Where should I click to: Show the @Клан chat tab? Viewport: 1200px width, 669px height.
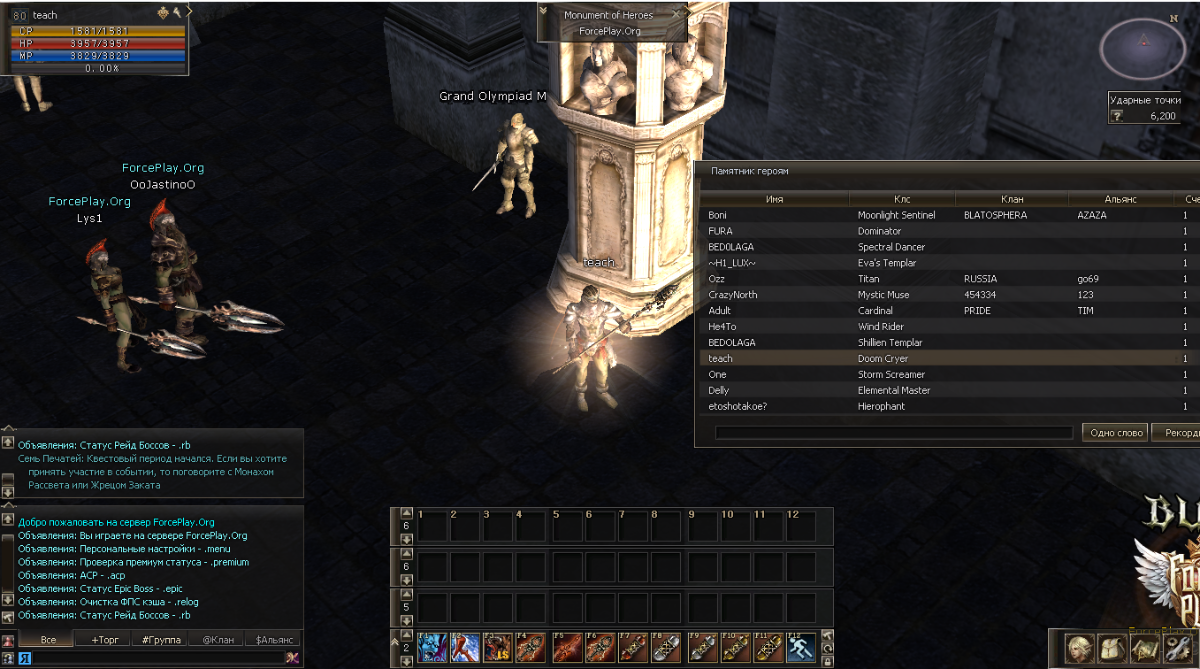click(217, 640)
